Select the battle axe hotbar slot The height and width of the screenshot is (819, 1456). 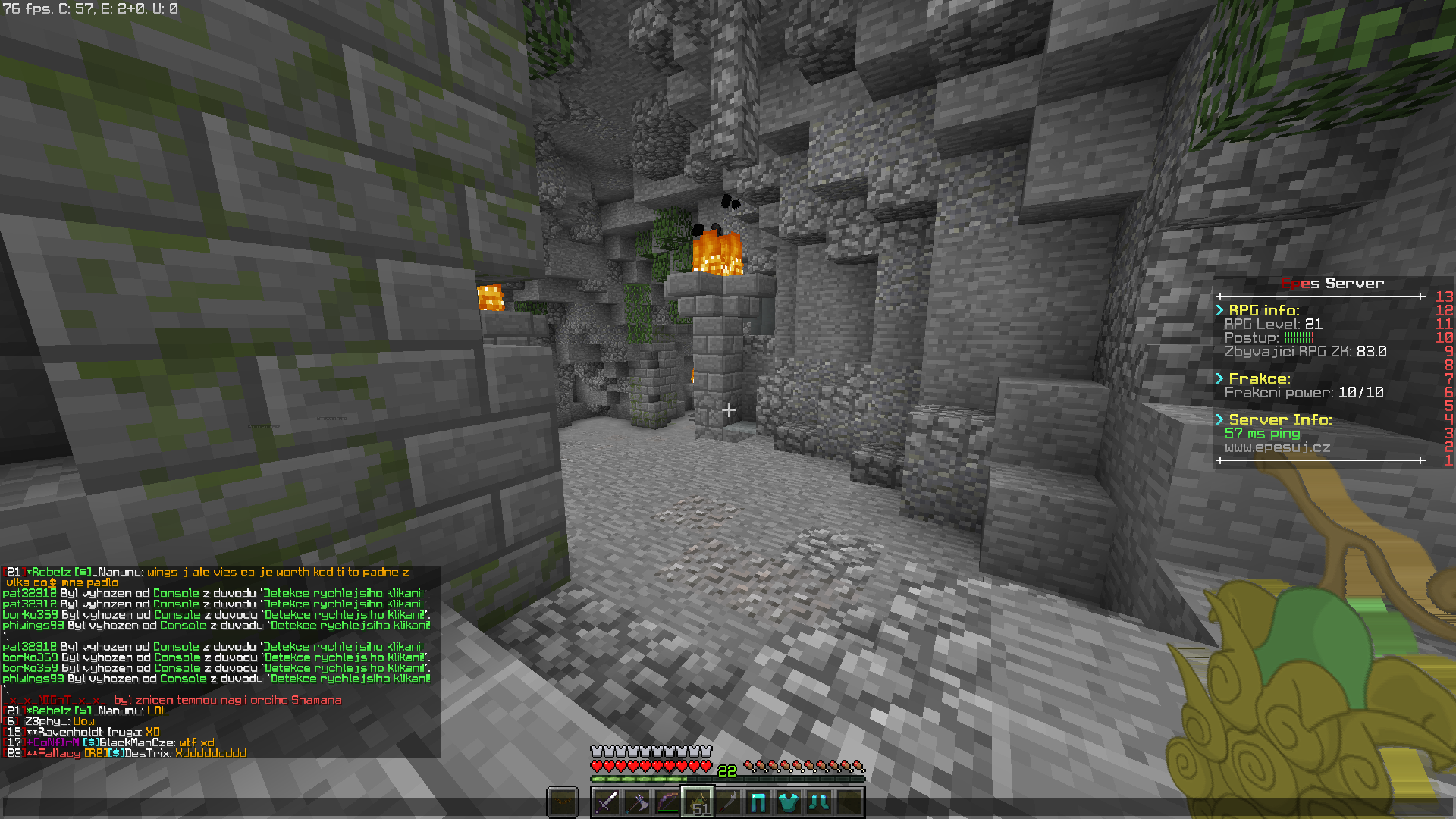click(637, 802)
